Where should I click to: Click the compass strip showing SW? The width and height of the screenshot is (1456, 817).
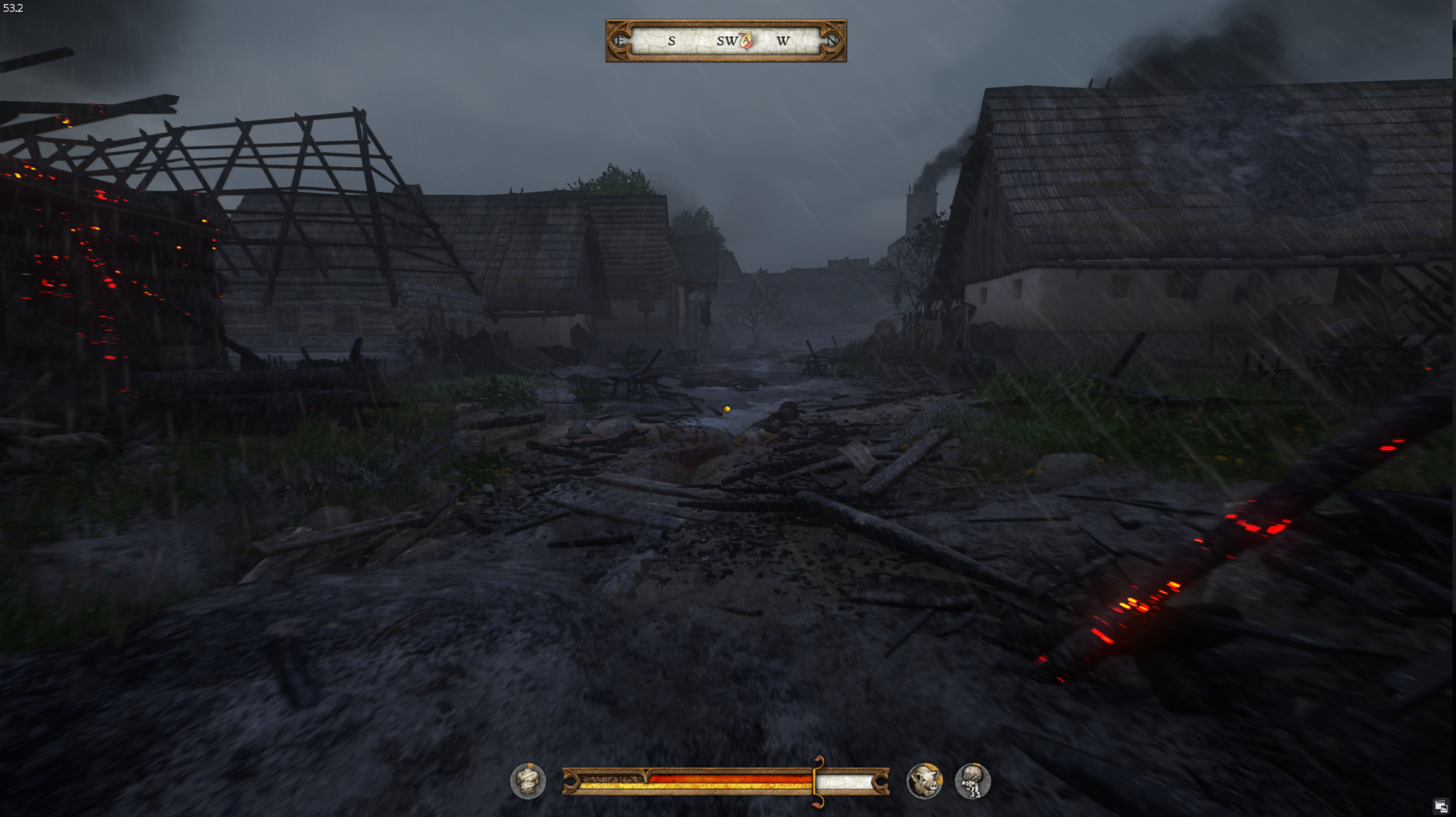[x=725, y=41]
